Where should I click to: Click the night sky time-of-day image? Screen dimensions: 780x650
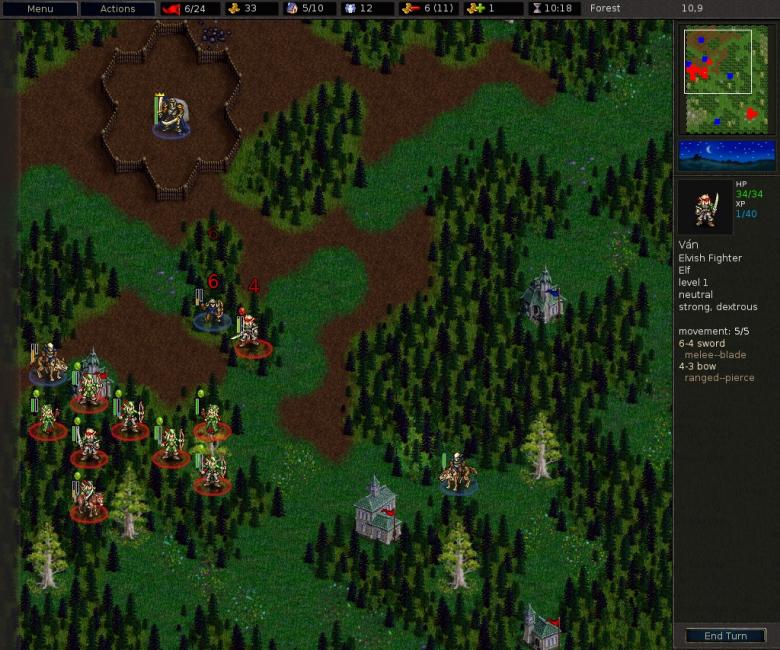click(x=727, y=155)
